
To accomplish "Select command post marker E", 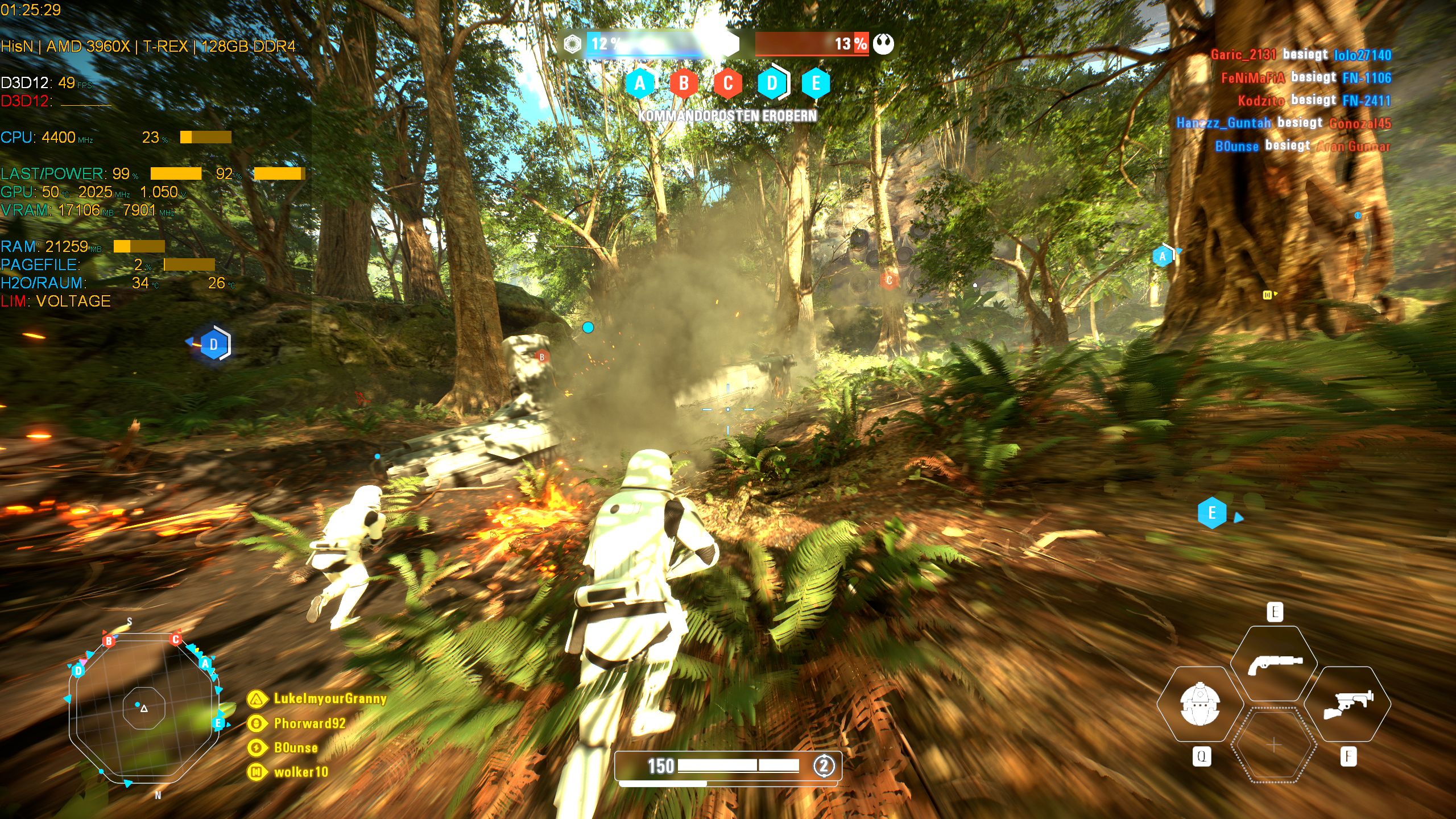I will tap(816, 84).
